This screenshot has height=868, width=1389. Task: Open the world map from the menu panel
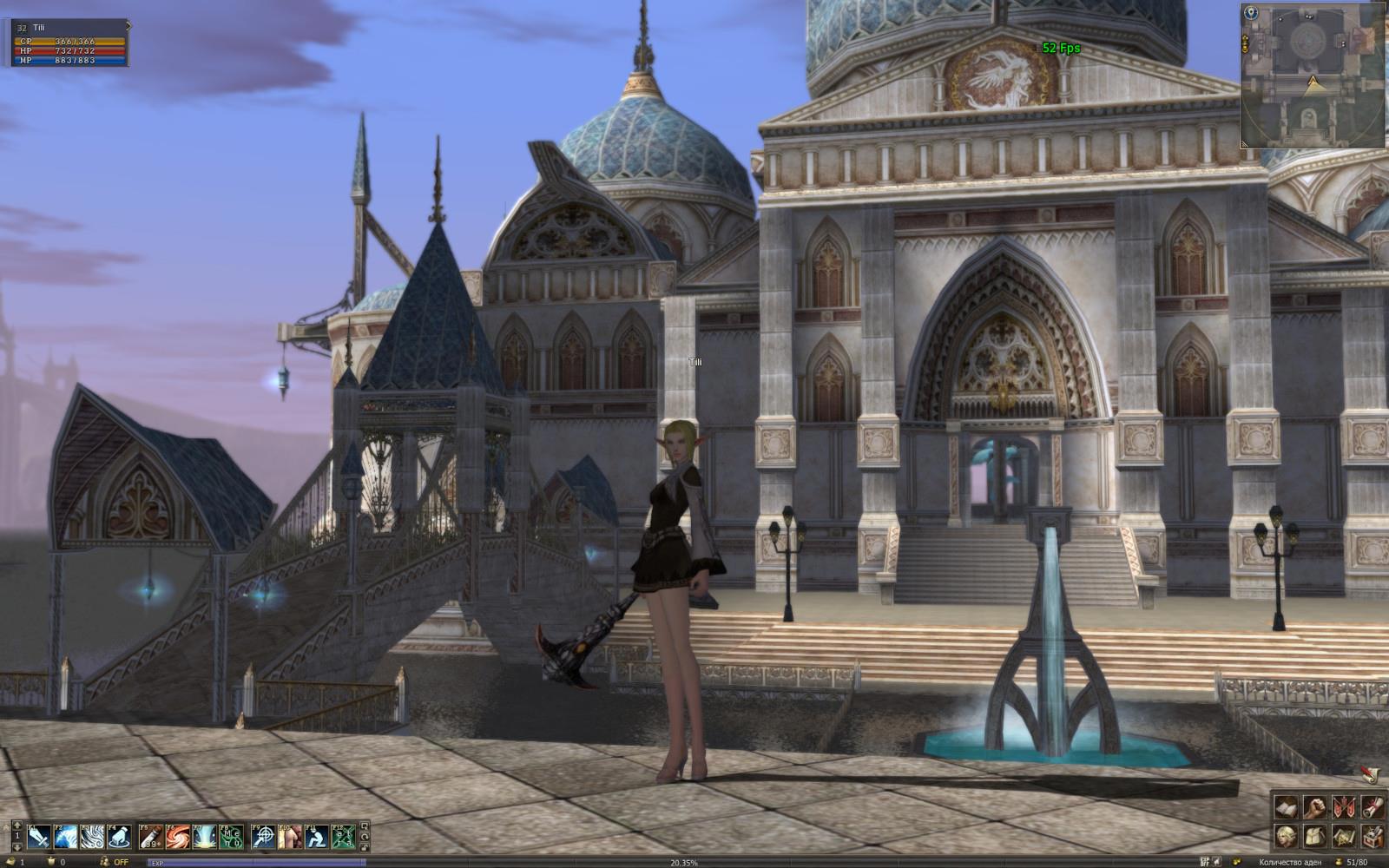[x=1344, y=836]
